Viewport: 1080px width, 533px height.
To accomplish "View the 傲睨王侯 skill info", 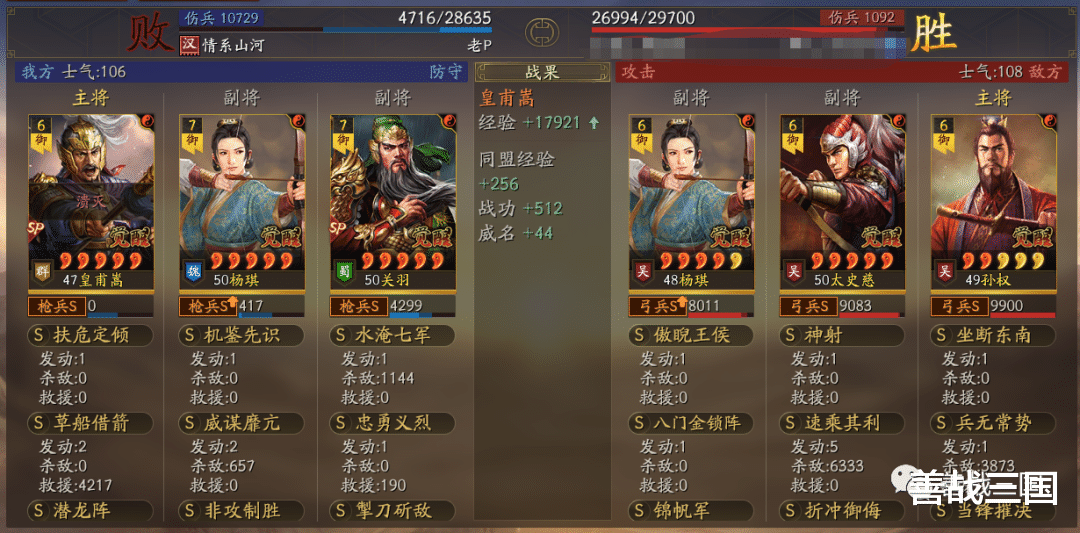I will pyautogui.click(x=691, y=335).
